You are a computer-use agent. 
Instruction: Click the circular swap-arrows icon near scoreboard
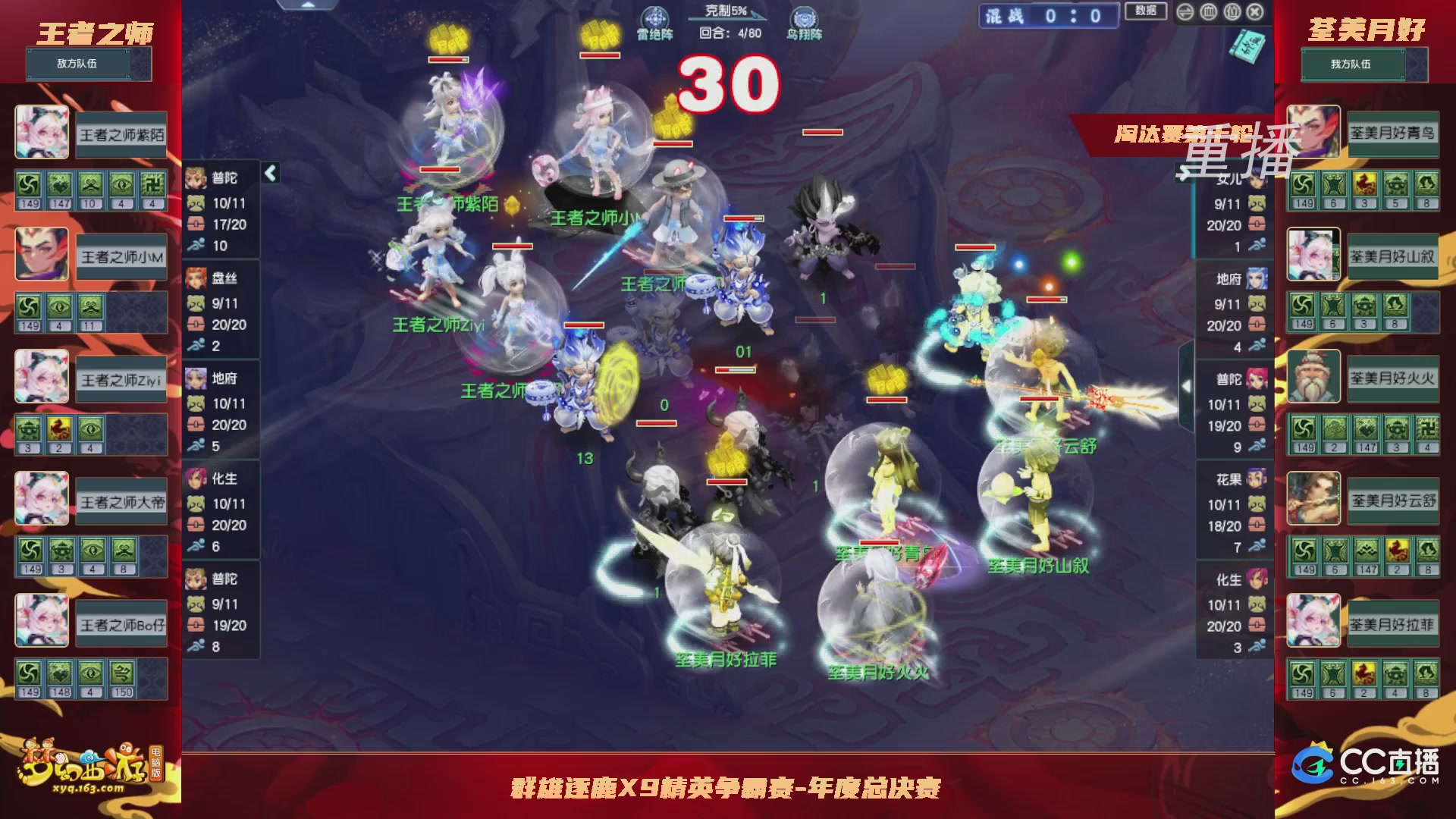click(1185, 12)
